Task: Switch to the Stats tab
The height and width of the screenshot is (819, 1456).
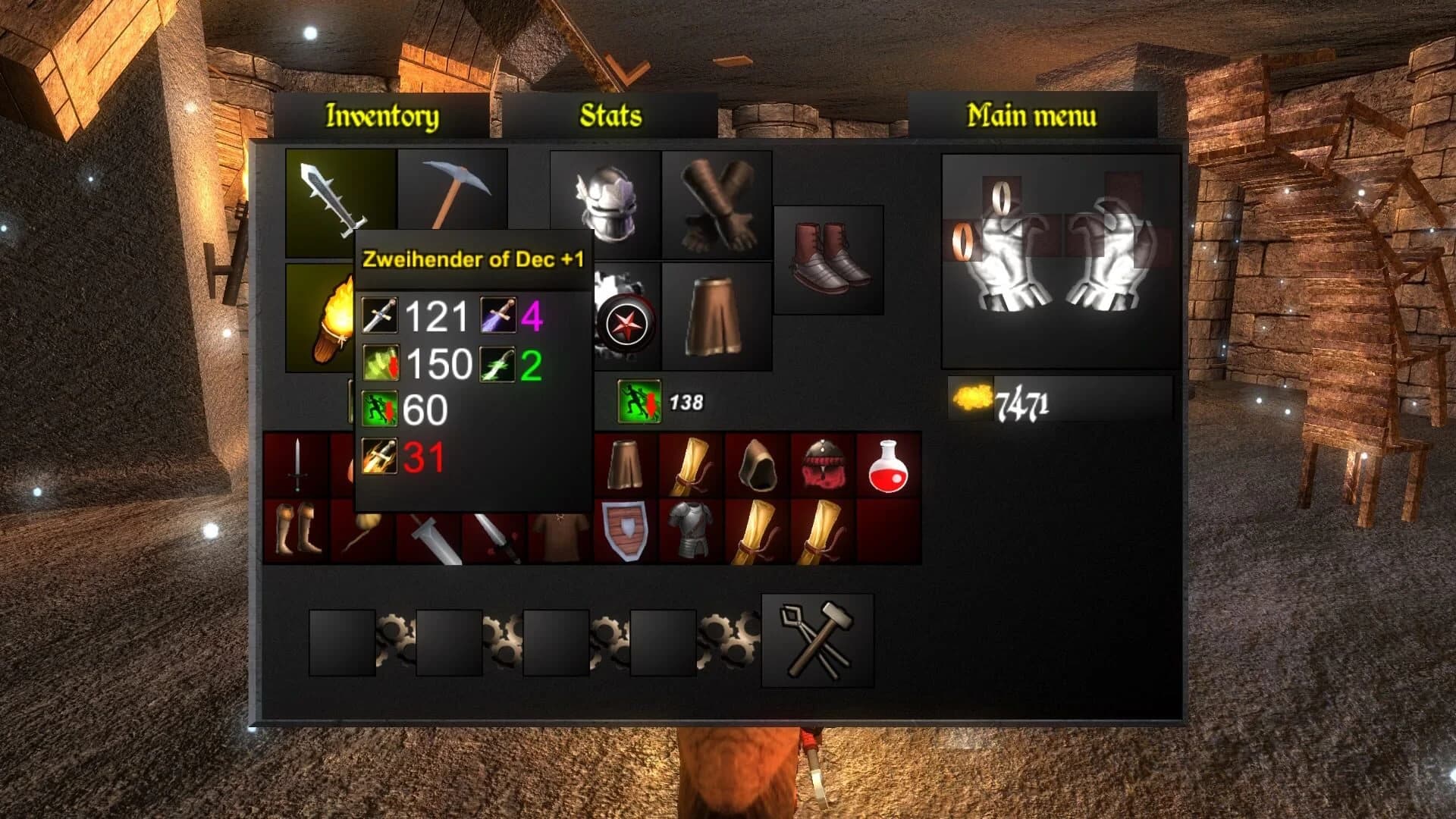Action: [610, 115]
